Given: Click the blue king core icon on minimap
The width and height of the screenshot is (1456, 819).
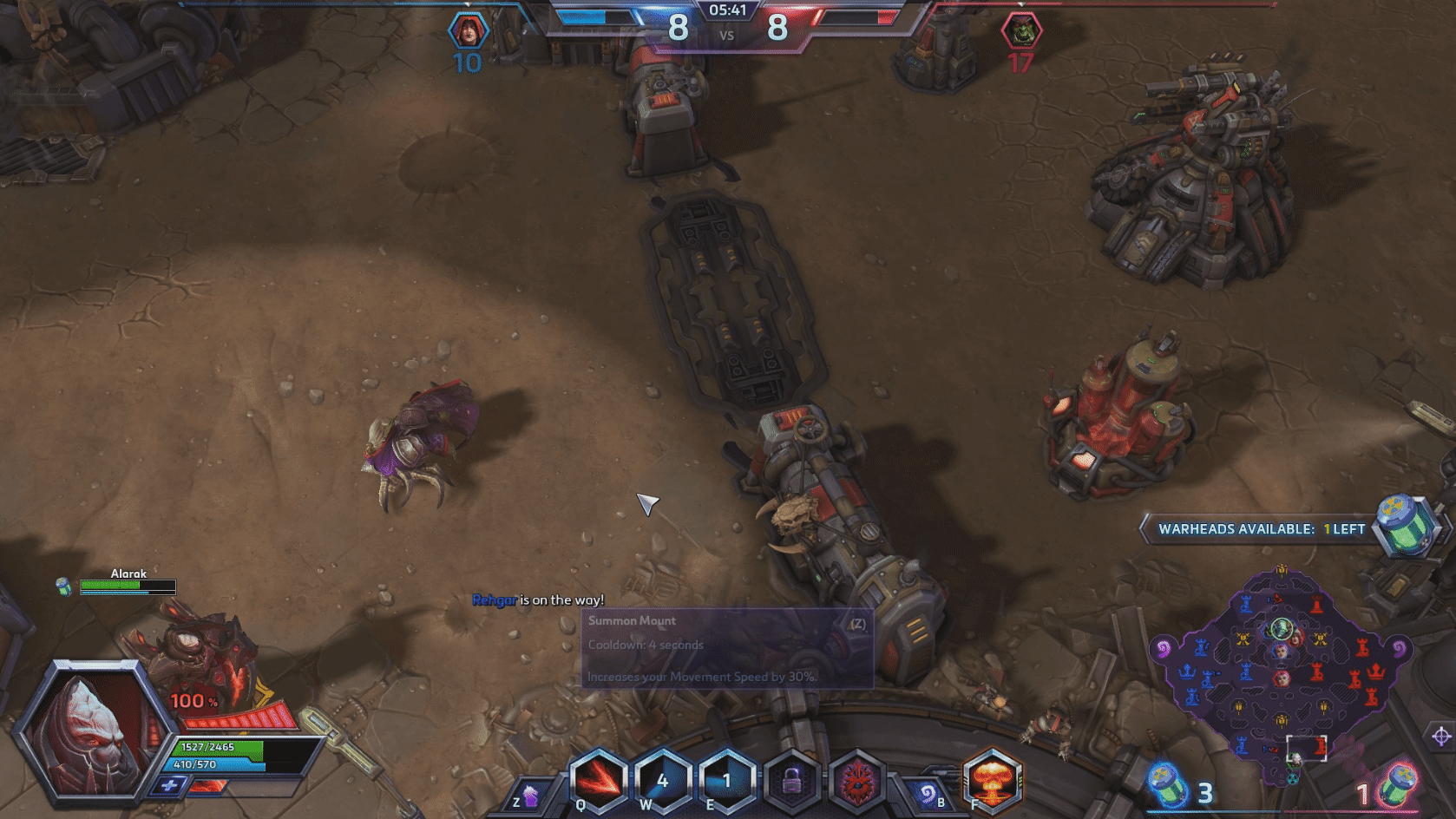Looking at the screenshot, I should point(1186,671).
